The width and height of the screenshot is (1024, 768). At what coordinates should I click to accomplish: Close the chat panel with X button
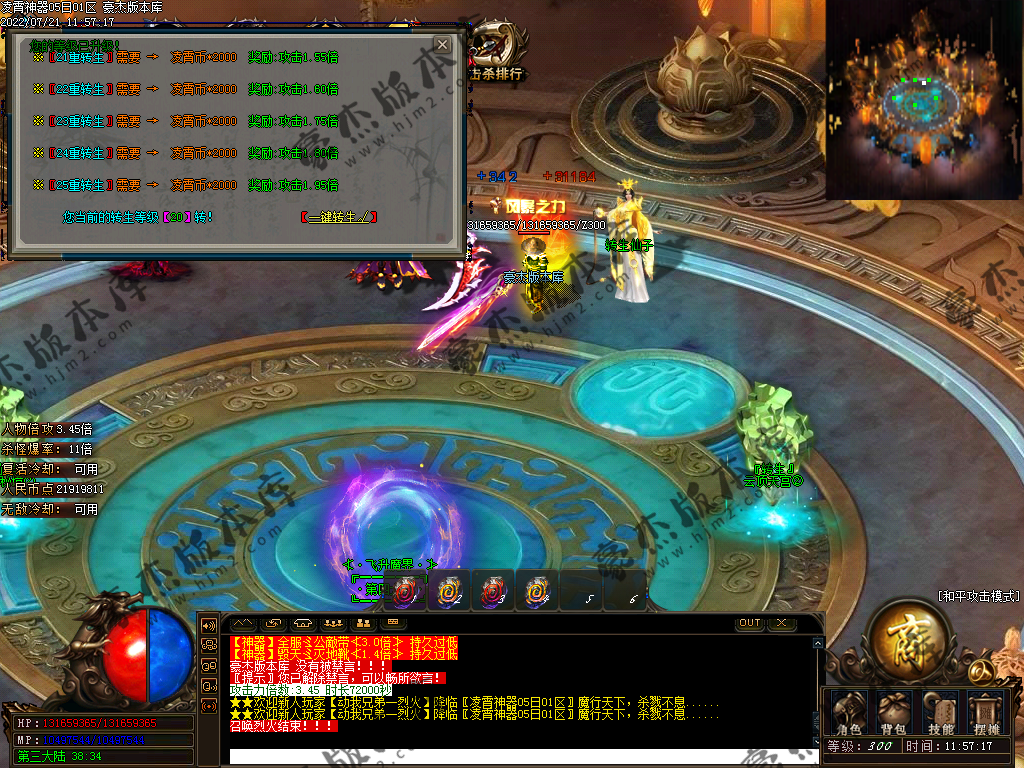[x=781, y=624]
